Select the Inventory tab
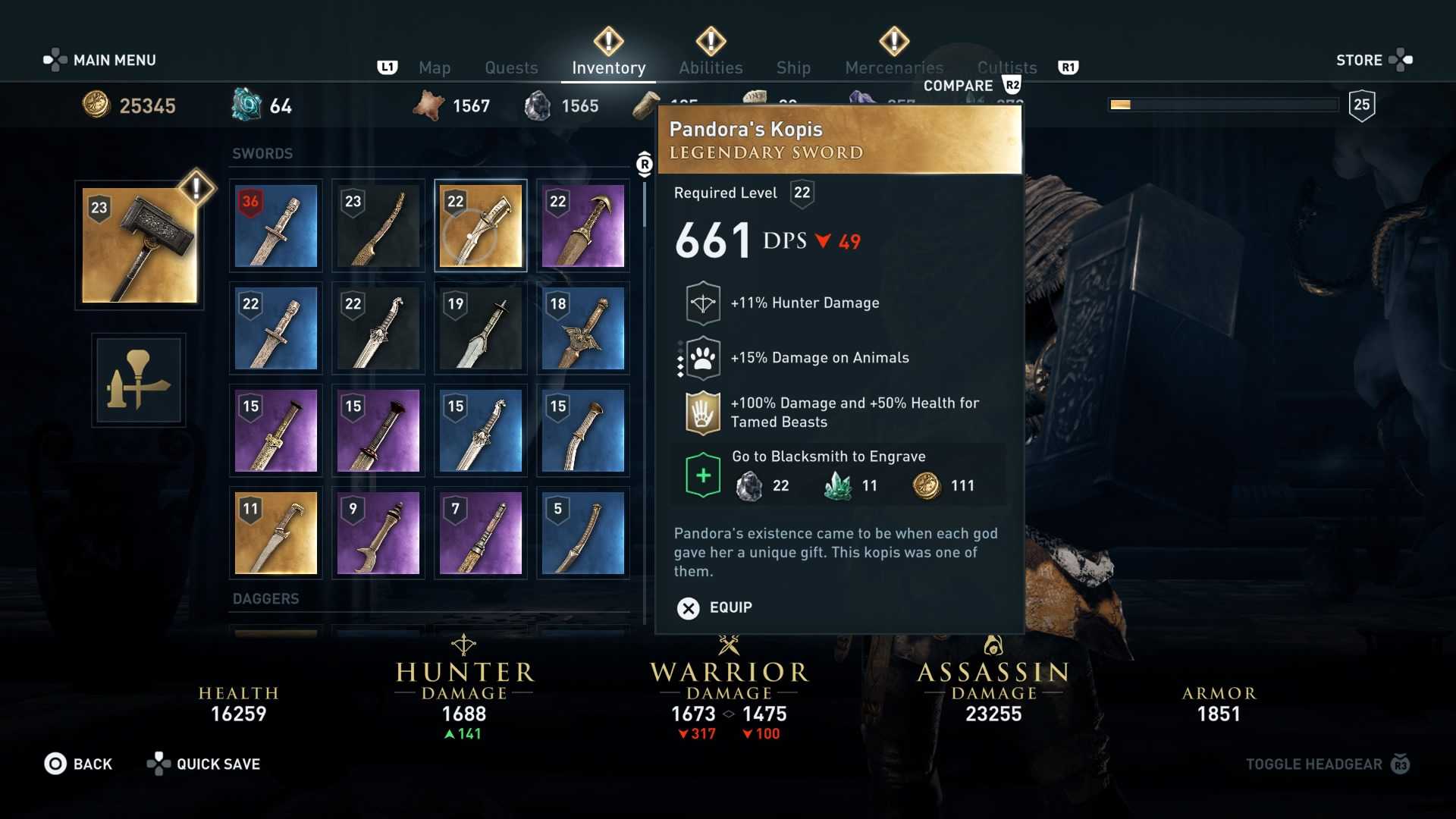The width and height of the screenshot is (1456, 819). click(x=608, y=68)
